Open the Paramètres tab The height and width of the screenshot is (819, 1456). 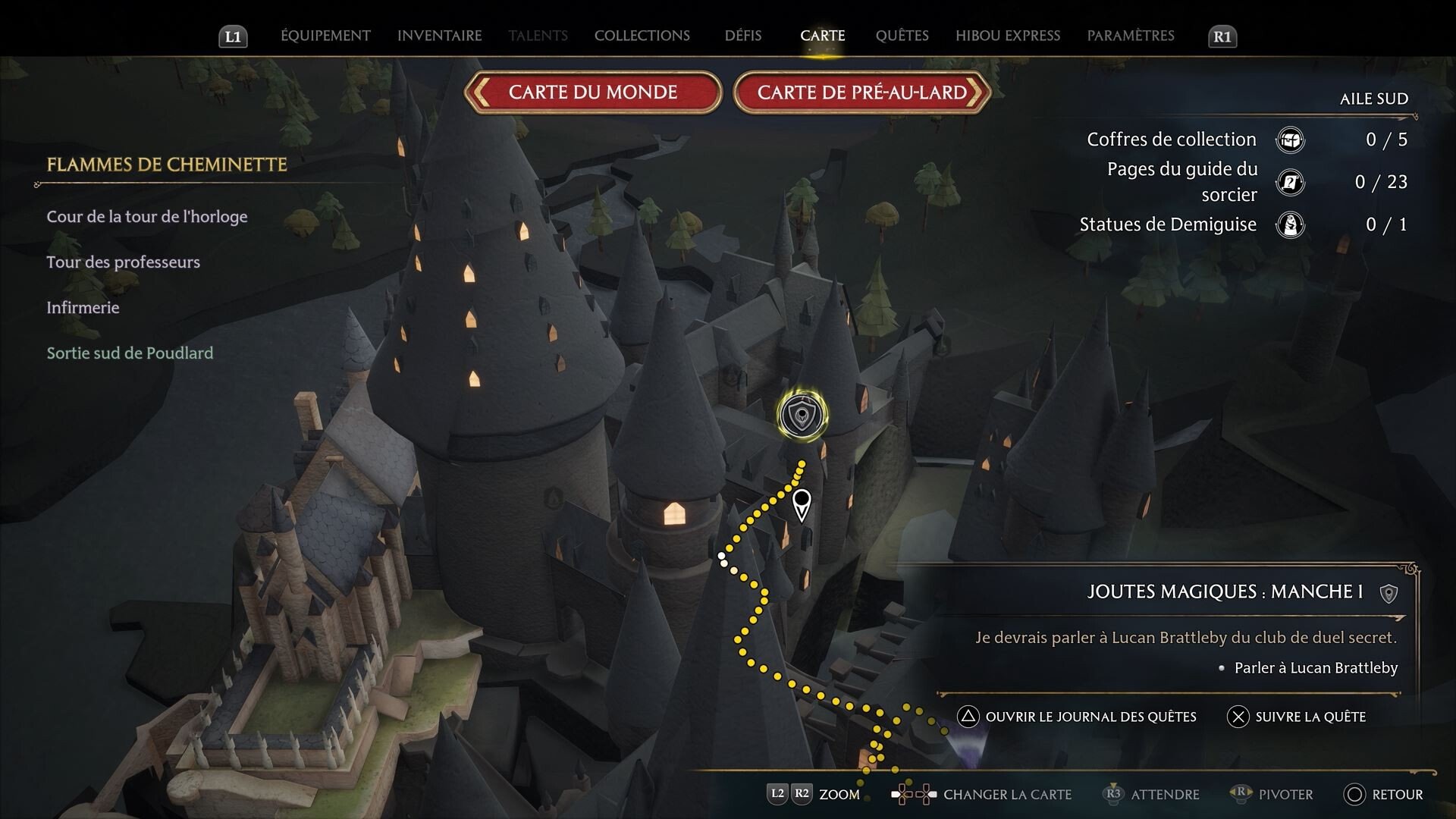tap(1130, 36)
